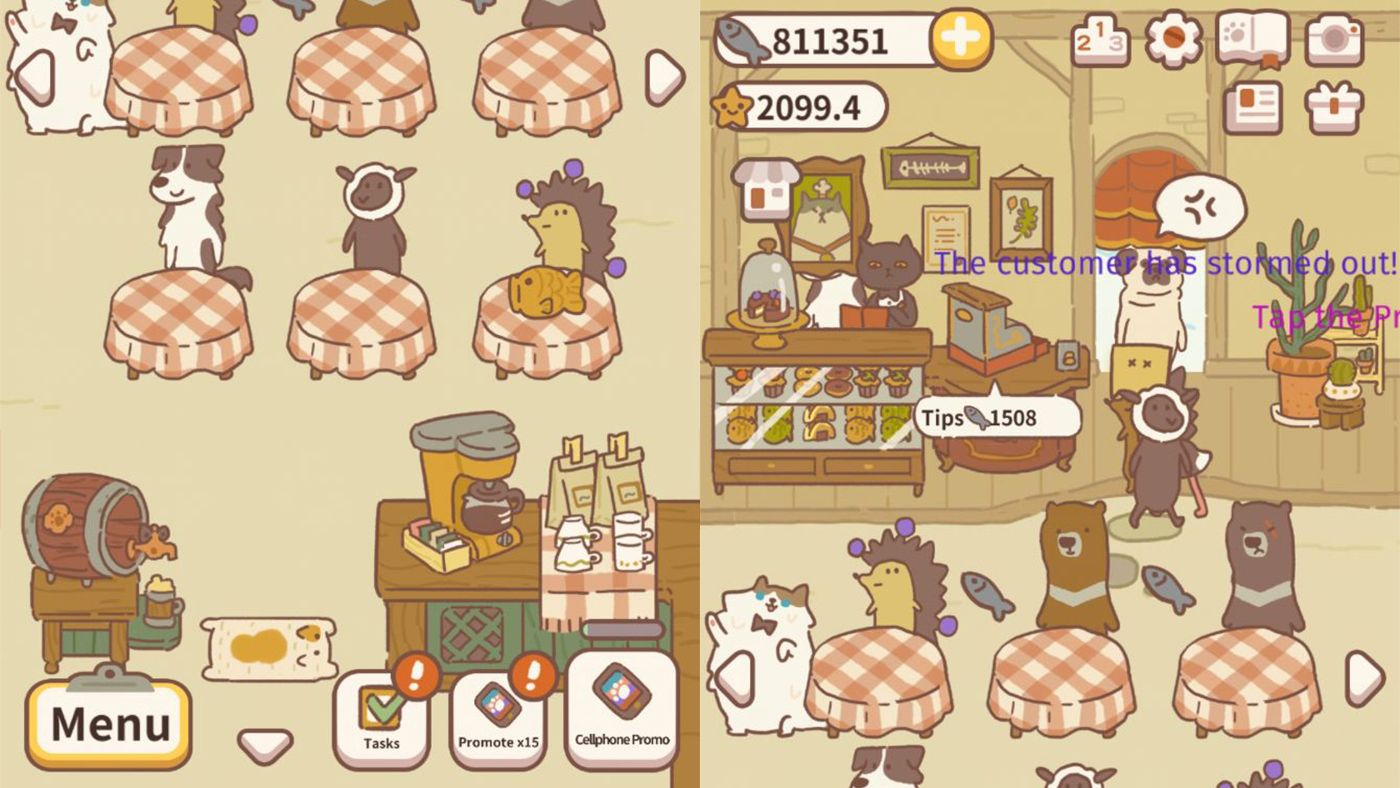Toggle the Tasks checklist panel

coord(383,708)
